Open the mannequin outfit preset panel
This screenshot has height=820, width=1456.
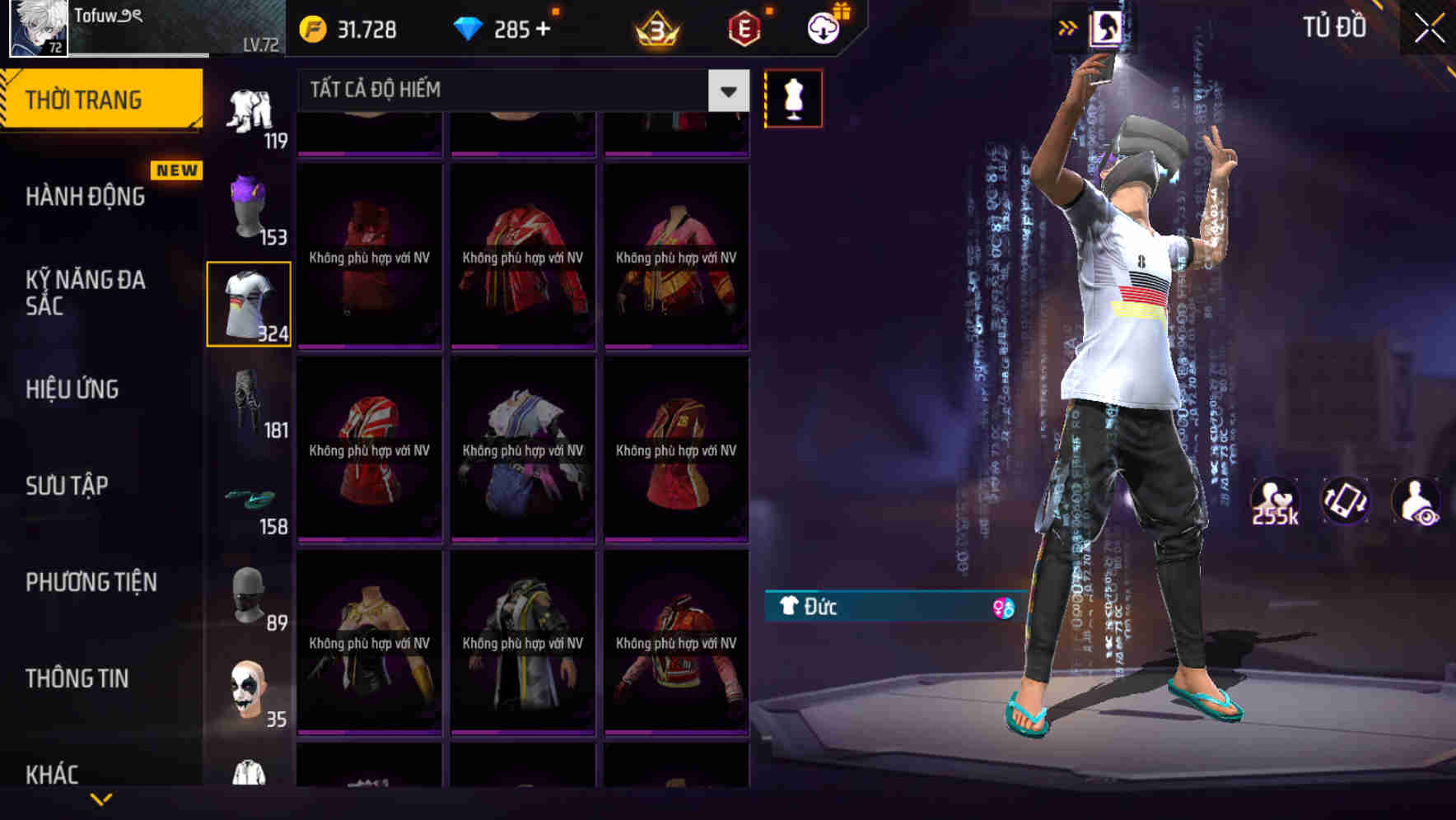(793, 98)
